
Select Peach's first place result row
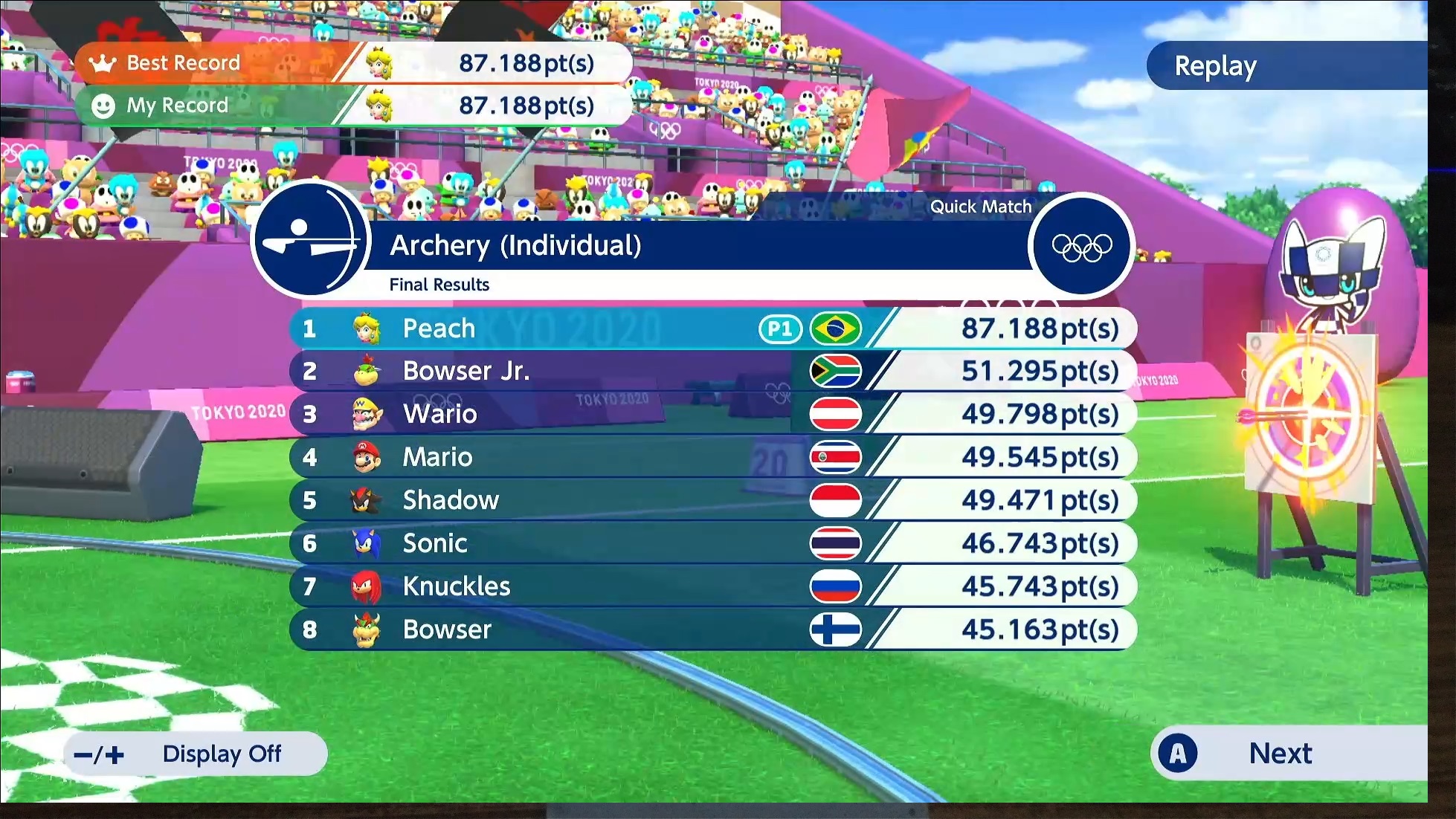coord(712,328)
